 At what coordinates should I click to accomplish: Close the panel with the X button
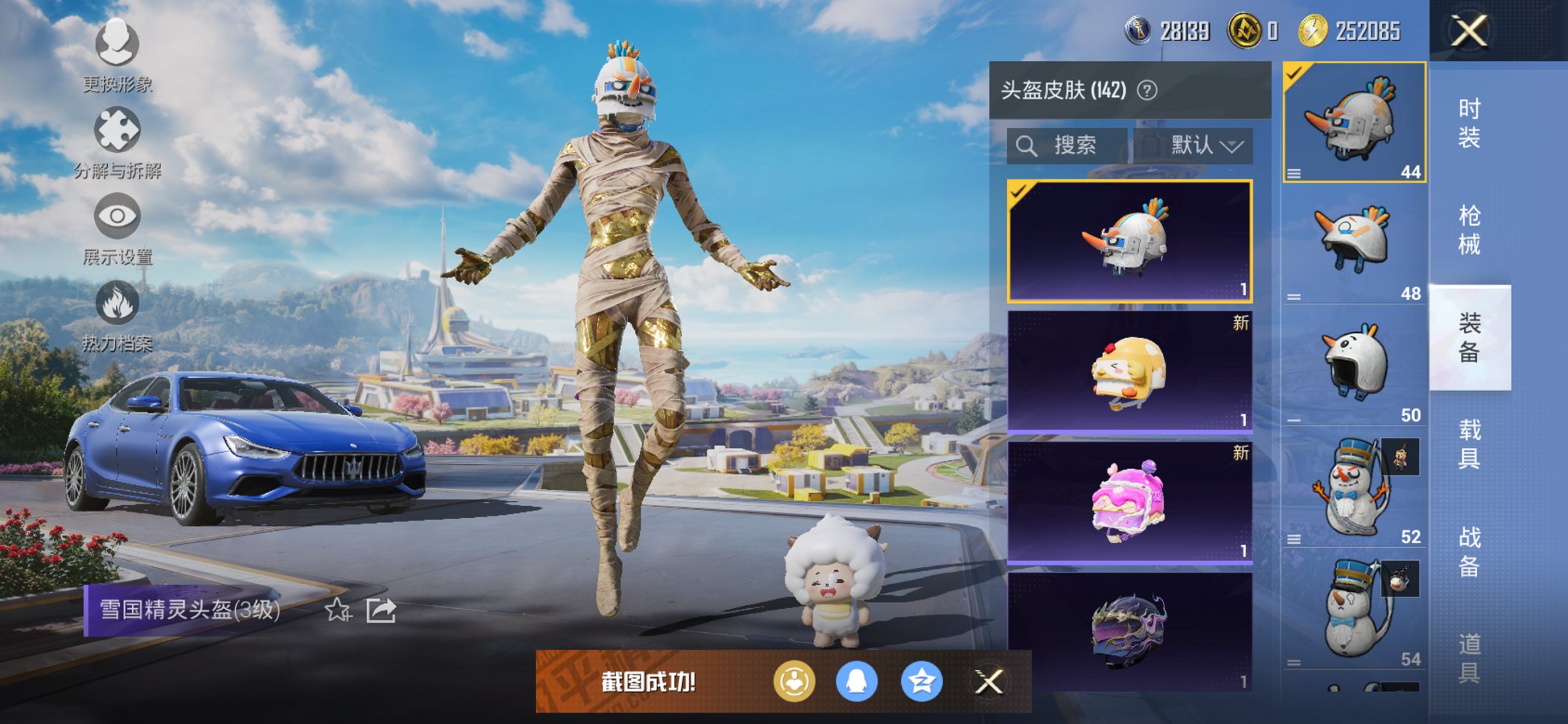pos(1468,31)
